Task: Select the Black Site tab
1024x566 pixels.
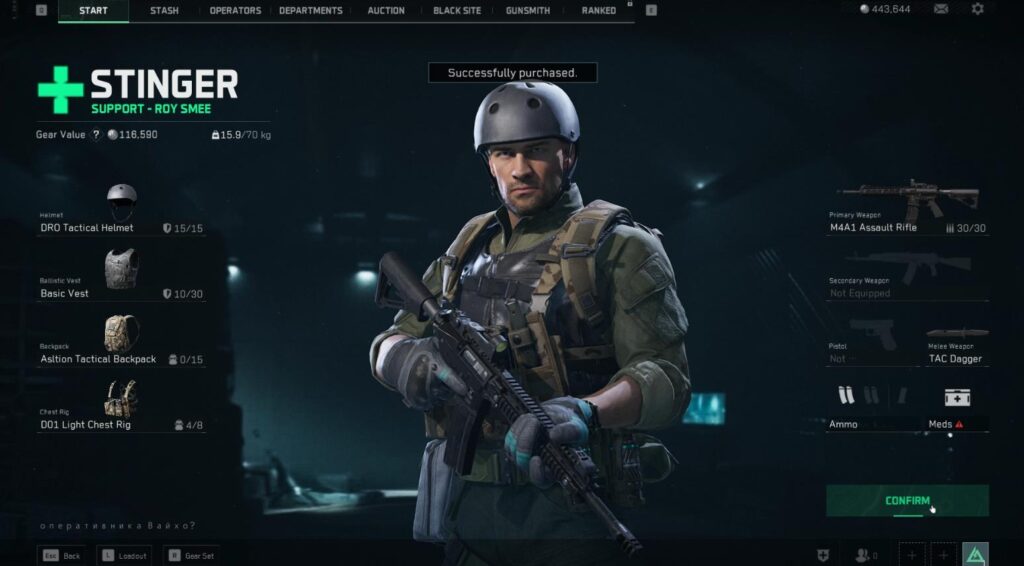Action: pyautogui.click(x=457, y=11)
